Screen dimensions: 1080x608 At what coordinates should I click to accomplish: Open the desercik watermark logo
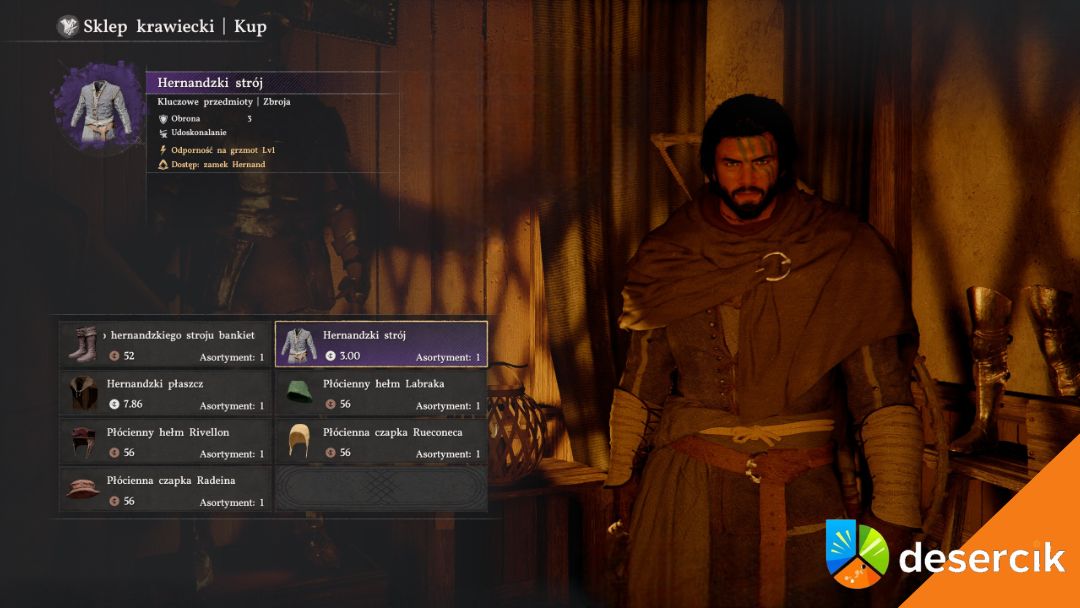945,553
